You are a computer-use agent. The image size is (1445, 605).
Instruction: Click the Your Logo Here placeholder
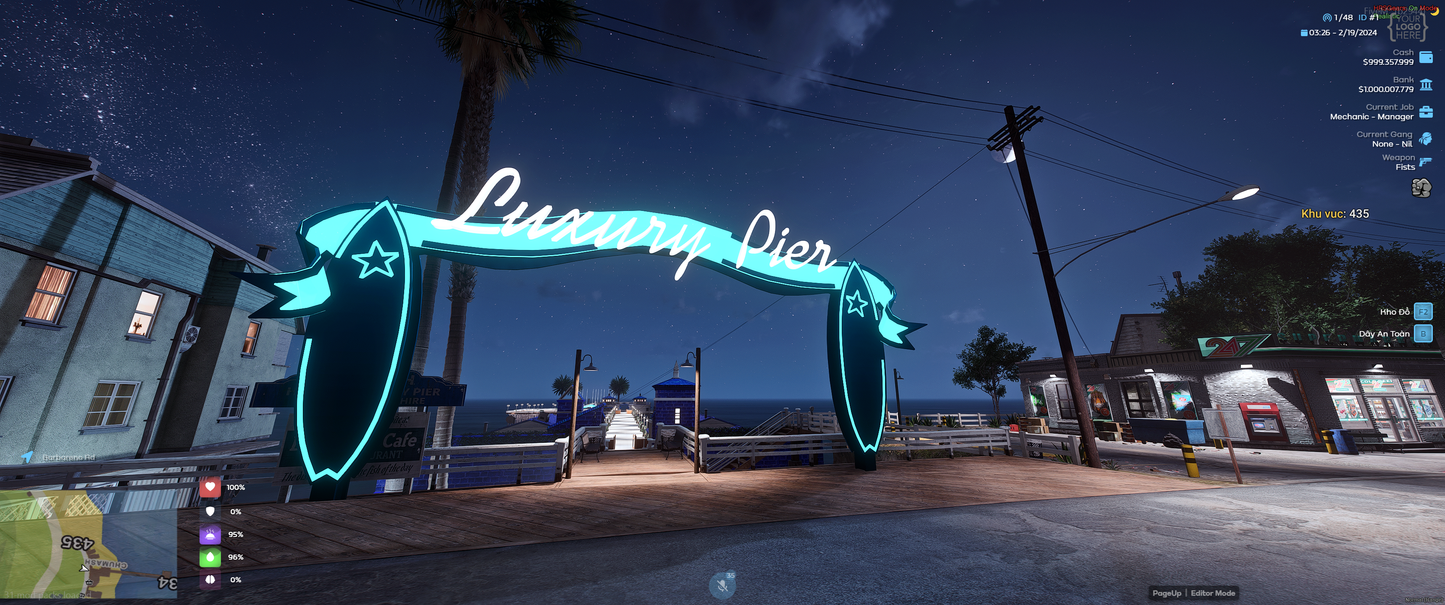[1408, 28]
